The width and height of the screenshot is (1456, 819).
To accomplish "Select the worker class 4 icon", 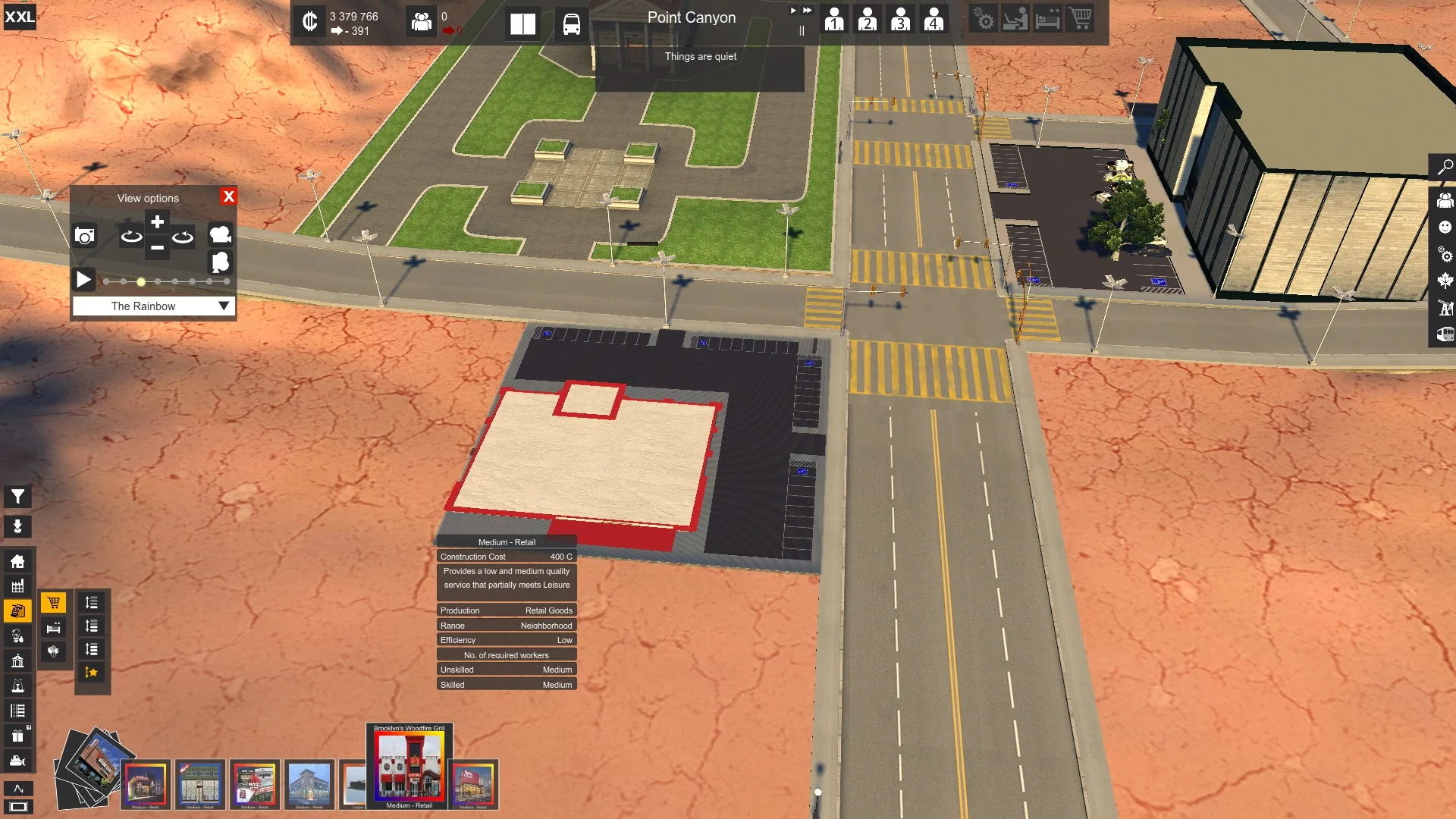I will 934,19.
